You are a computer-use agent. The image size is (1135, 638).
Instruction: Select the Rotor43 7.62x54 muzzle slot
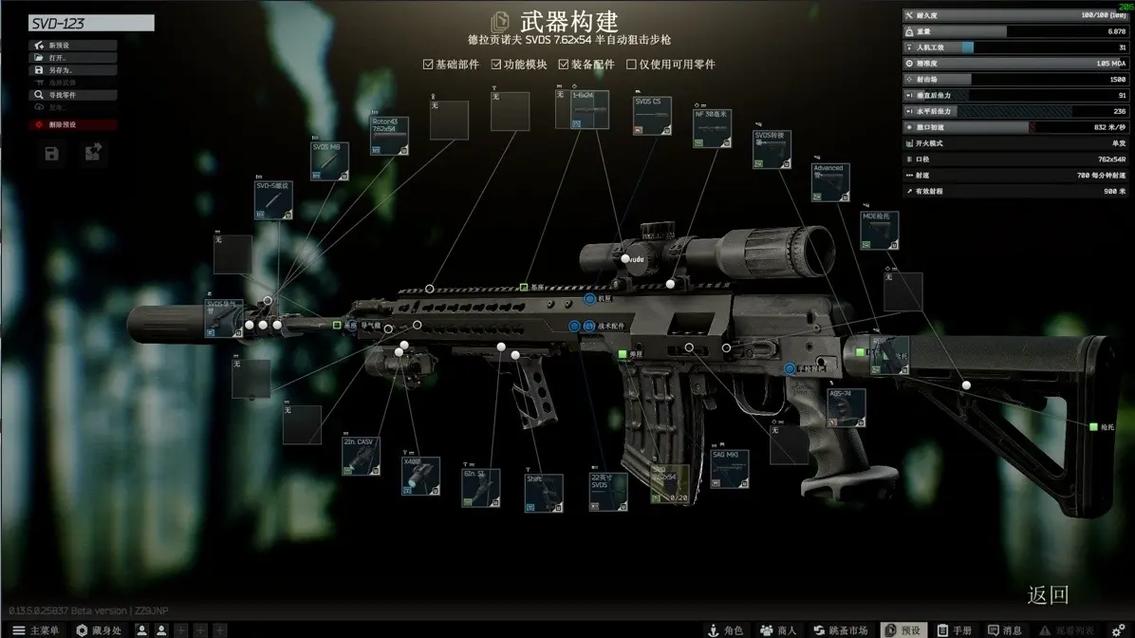coord(389,136)
